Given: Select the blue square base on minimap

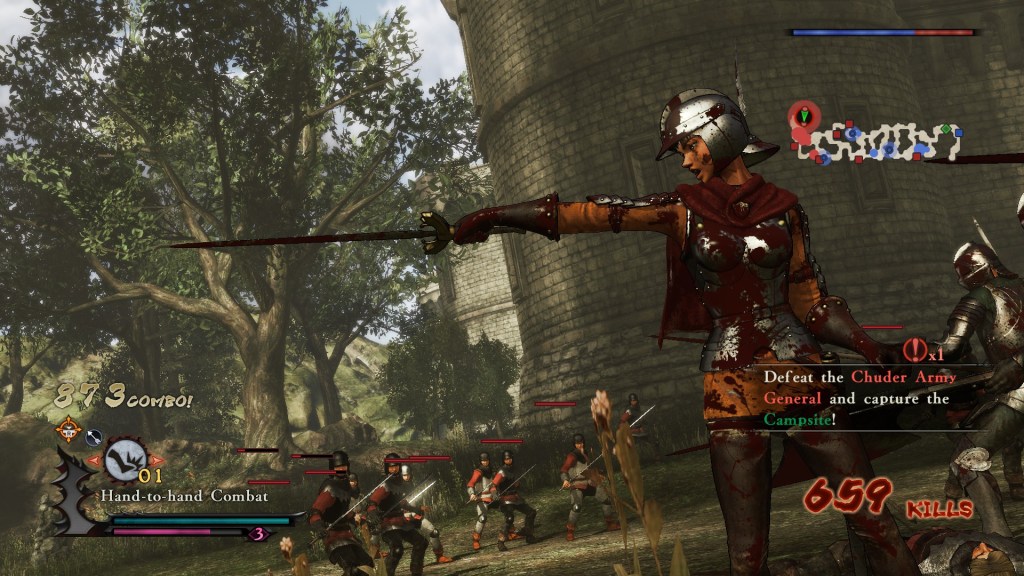Looking at the screenshot, I should click(958, 132).
